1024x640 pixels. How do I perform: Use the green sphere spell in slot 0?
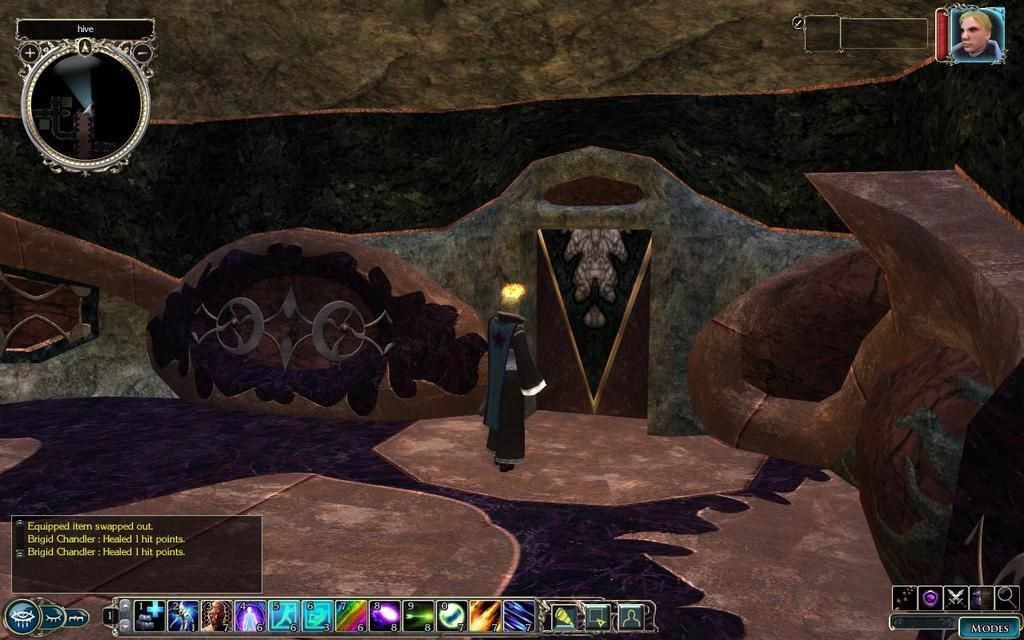pos(452,614)
